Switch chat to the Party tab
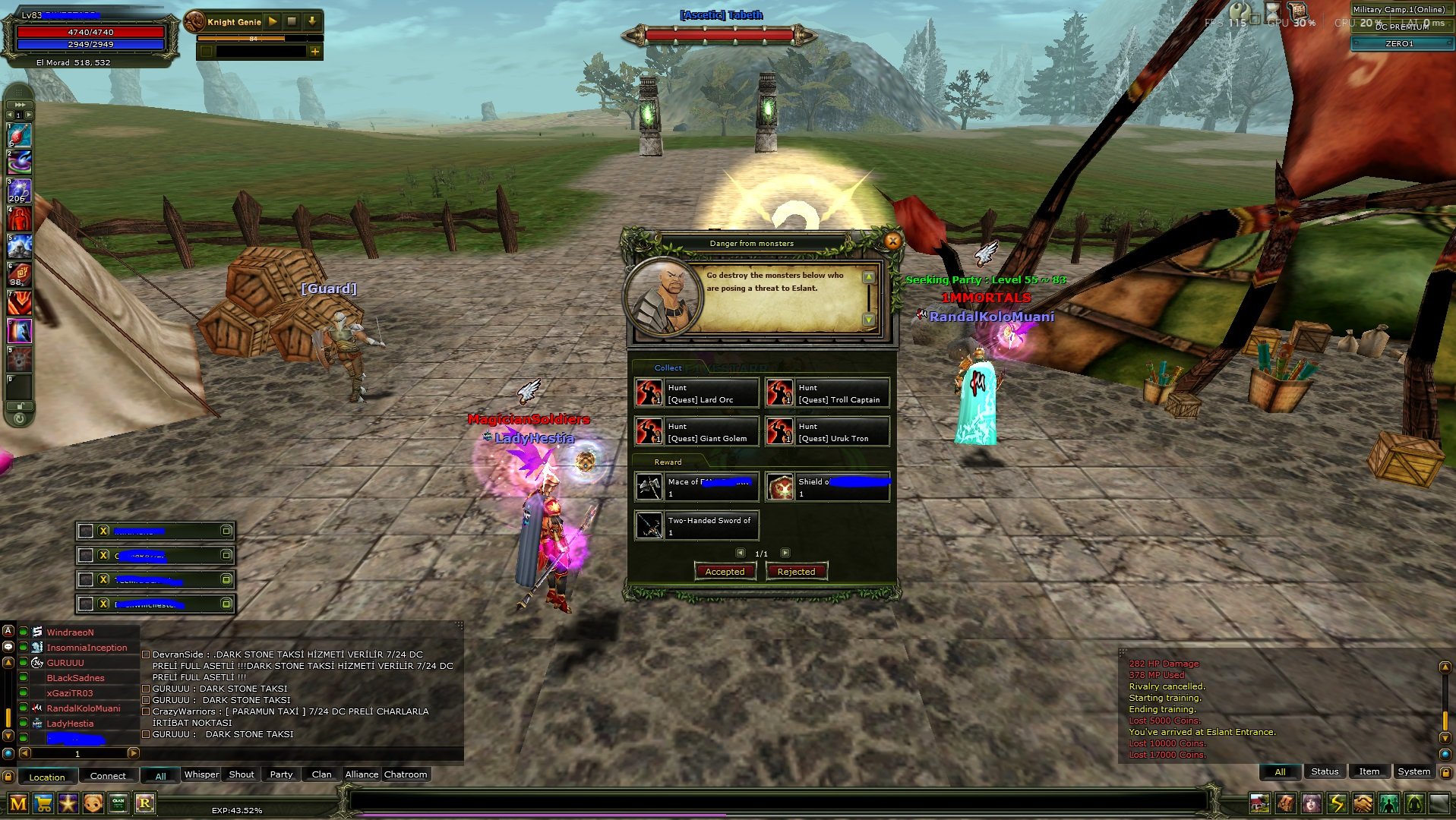The height and width of the screenshot is (820, 1456). (x=281, y=774)
